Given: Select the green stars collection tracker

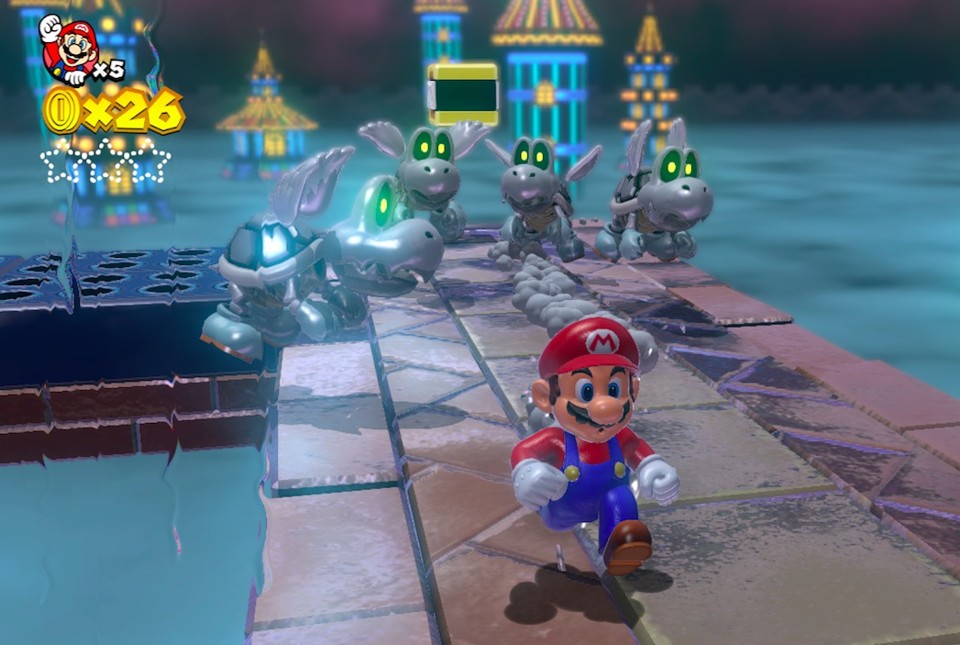Looking at the screenshot, I should (105, 162).
